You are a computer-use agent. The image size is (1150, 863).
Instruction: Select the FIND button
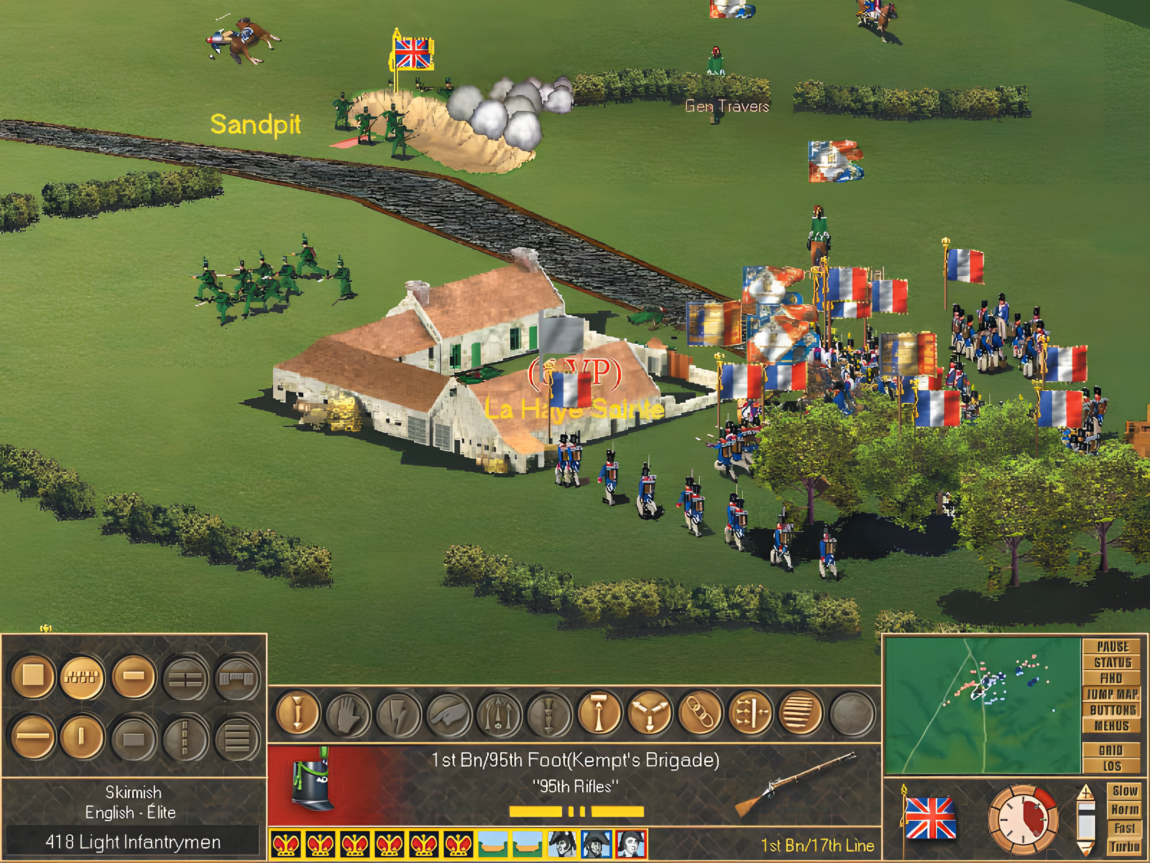(x=1111, y=678)
